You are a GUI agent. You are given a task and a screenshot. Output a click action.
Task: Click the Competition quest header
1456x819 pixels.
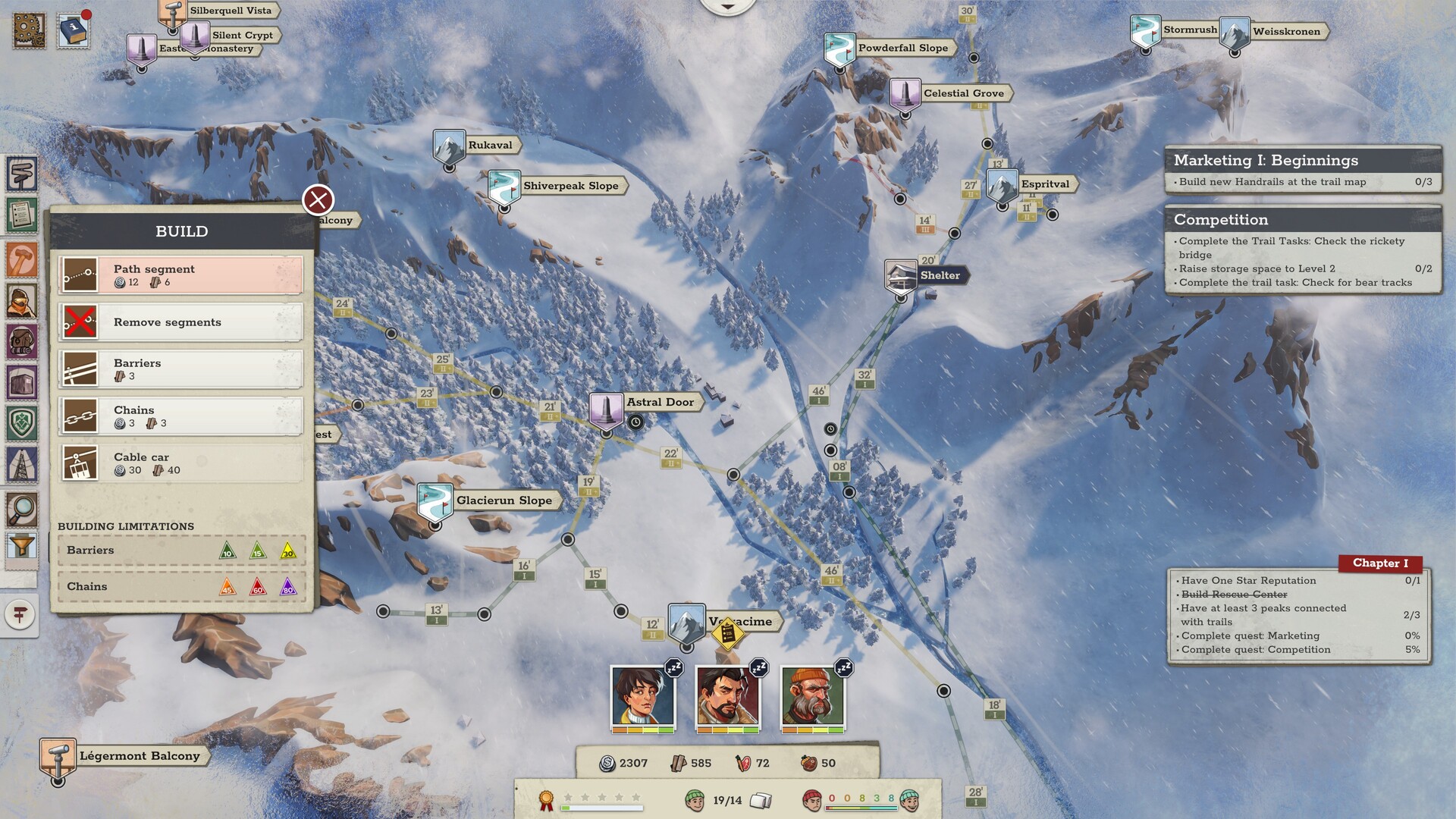pyautogui.click(x=1221, y=220)
